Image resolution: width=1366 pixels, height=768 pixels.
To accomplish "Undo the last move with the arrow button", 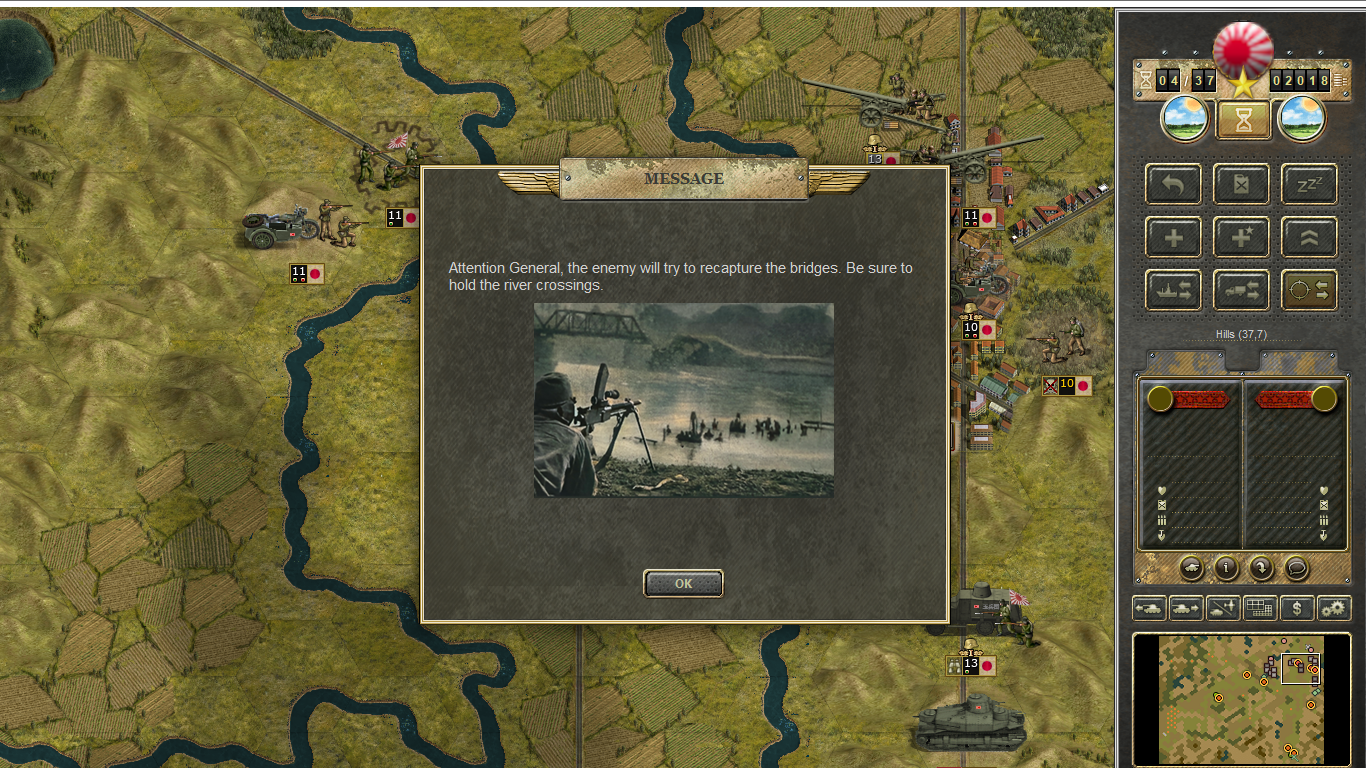I will tap(1174, 184).
